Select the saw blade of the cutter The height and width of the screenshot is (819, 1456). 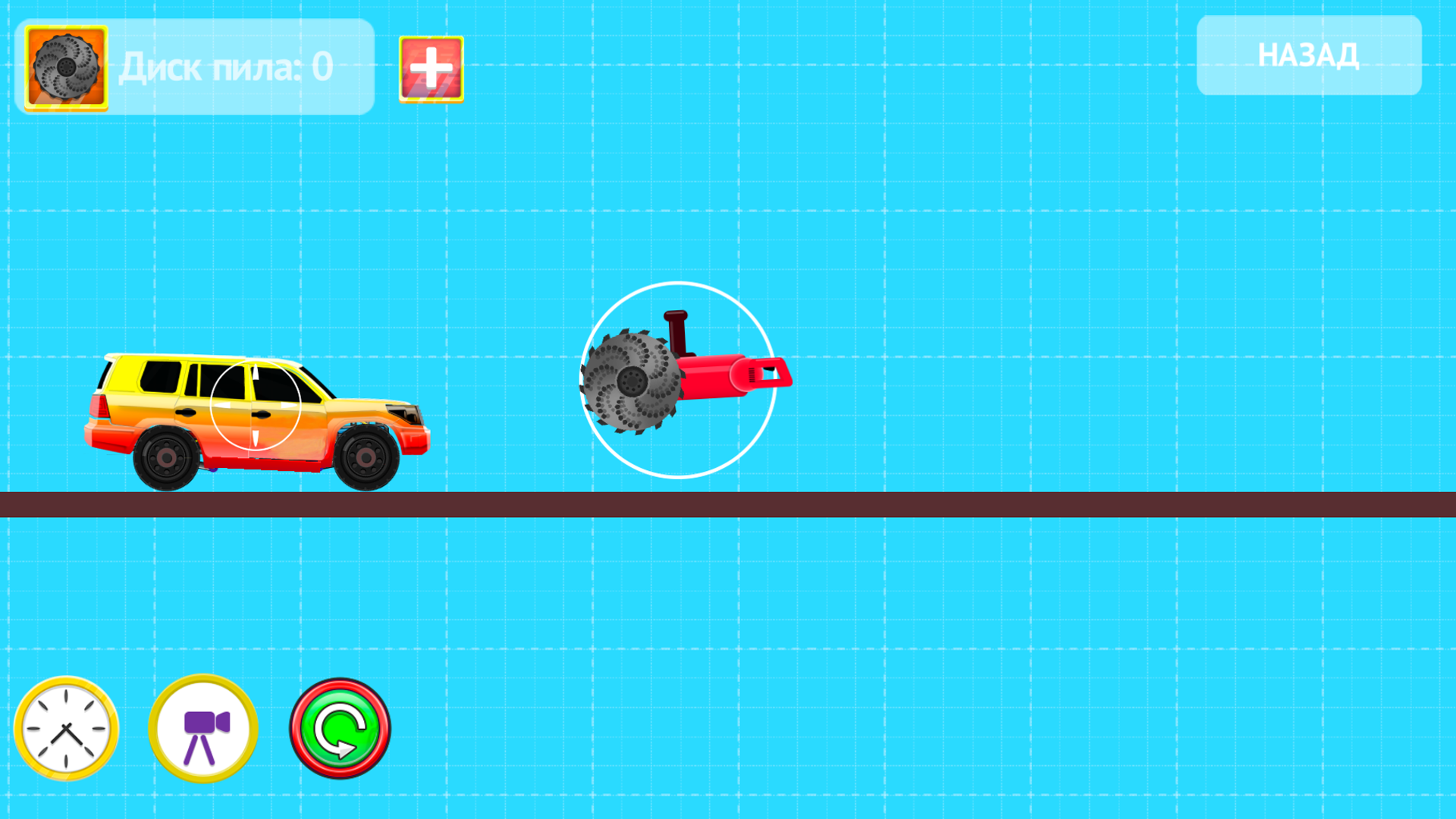click(x=631, y=381)
